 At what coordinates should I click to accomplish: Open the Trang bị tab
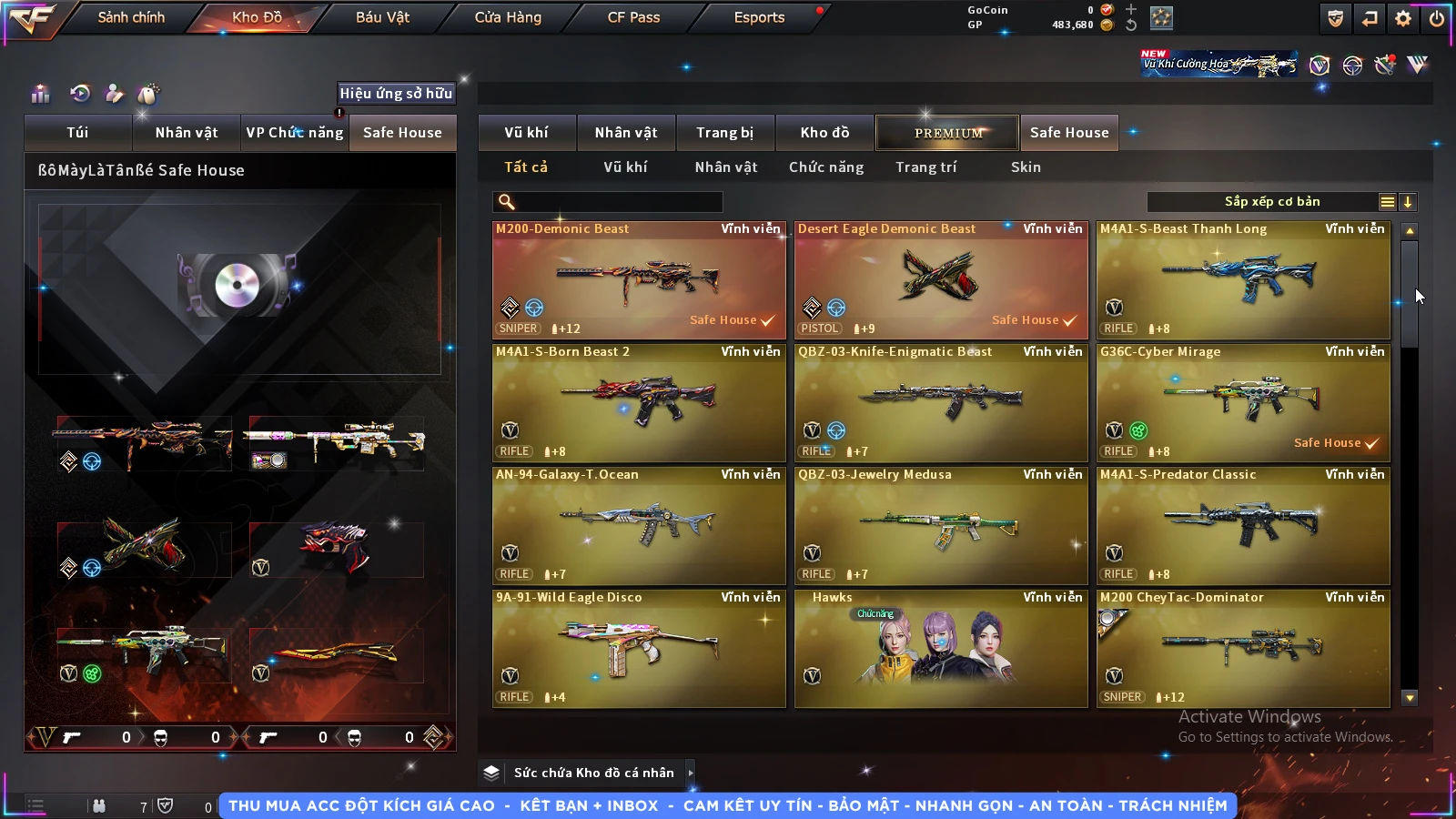tap(724, 133)
